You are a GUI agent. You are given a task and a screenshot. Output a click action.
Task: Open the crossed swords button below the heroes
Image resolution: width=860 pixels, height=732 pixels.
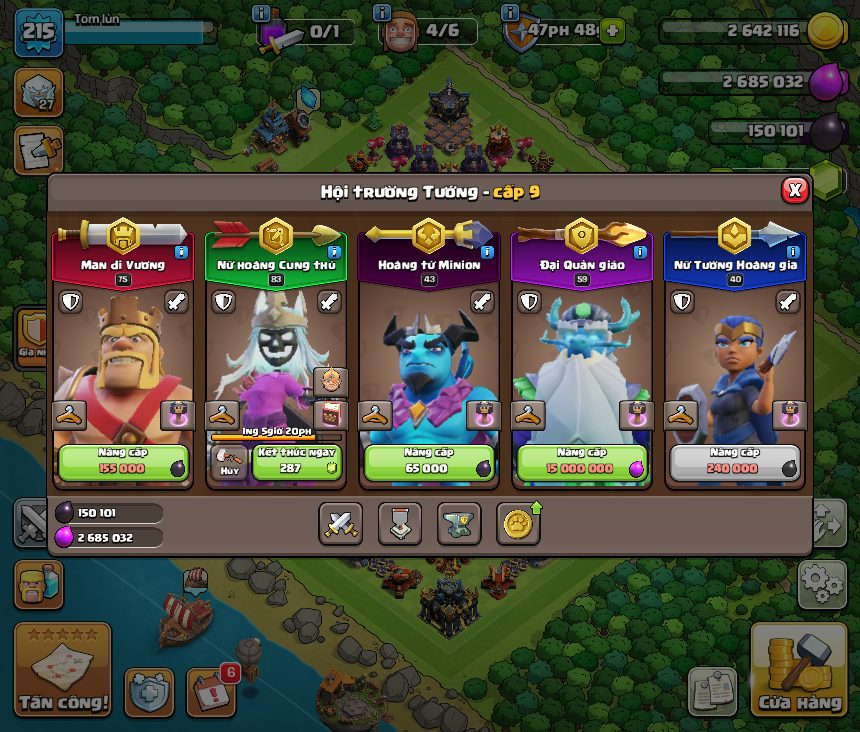341,523
